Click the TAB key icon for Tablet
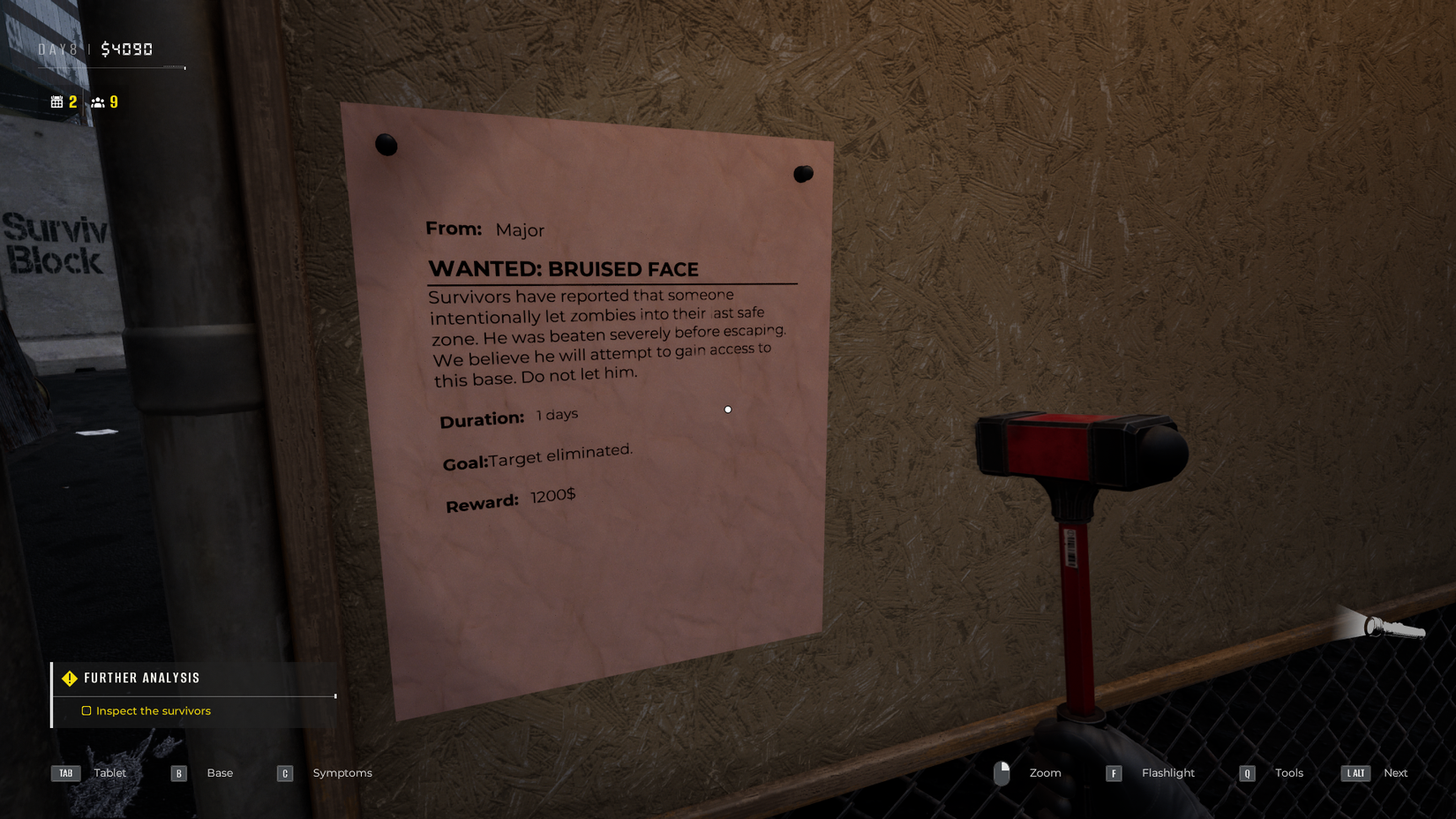This screenshot has width=1456, height=819. 65,772
